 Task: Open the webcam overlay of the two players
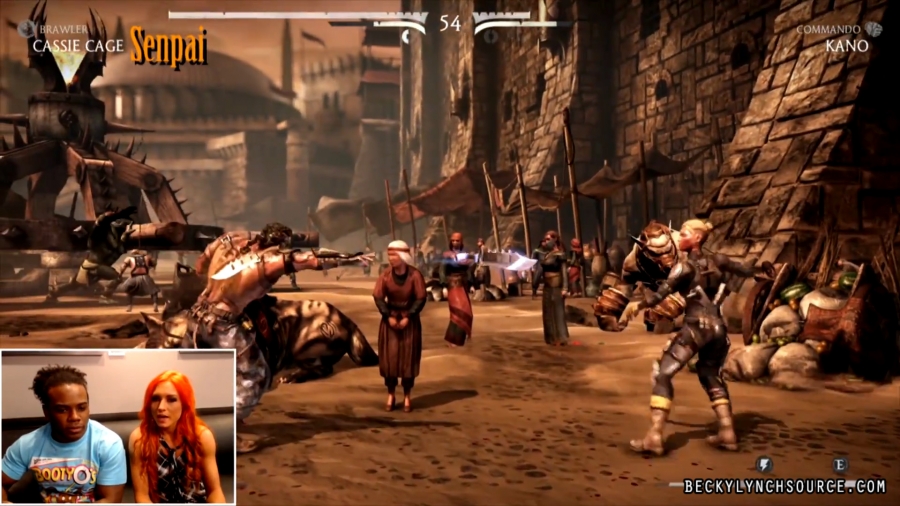(x=118, y=426)
